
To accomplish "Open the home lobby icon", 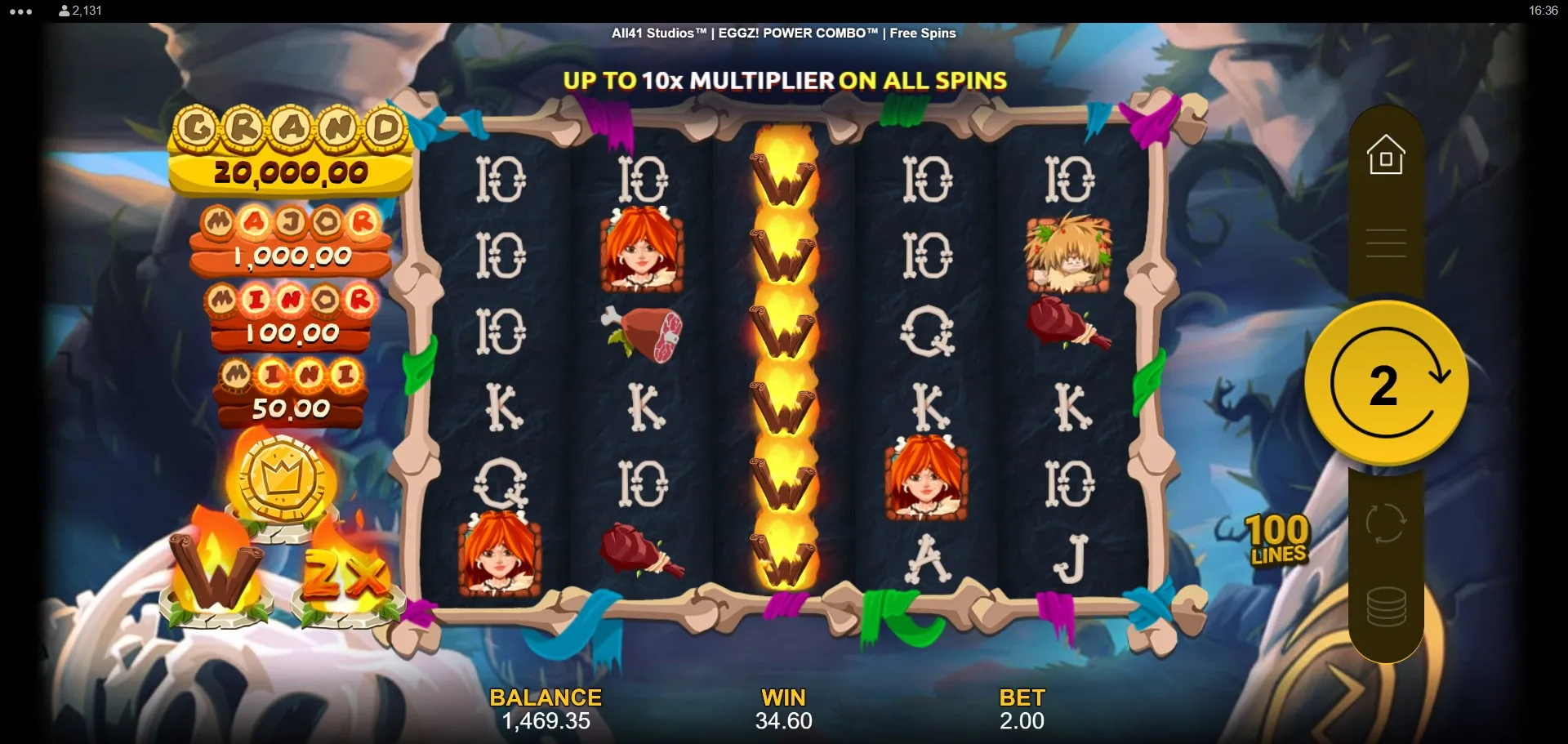I will (1386, 155).
